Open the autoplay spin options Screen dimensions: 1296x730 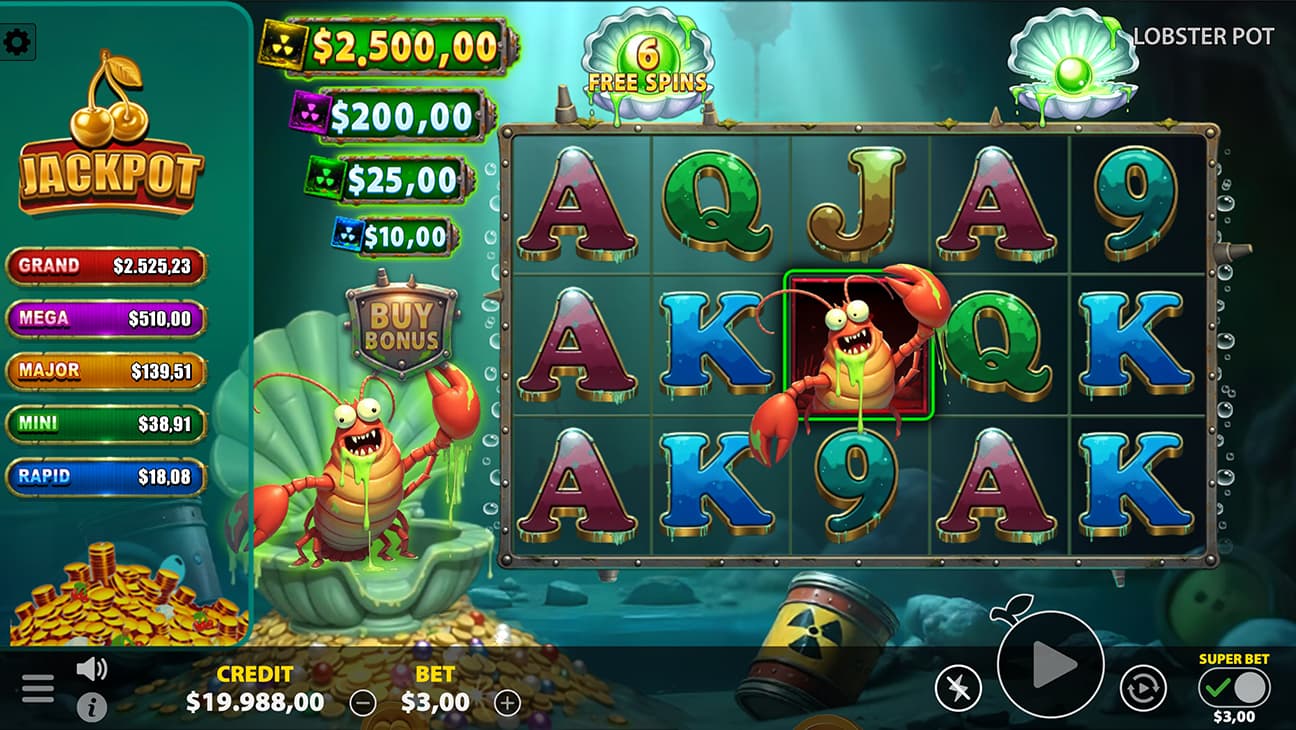tap(1142, 689)
